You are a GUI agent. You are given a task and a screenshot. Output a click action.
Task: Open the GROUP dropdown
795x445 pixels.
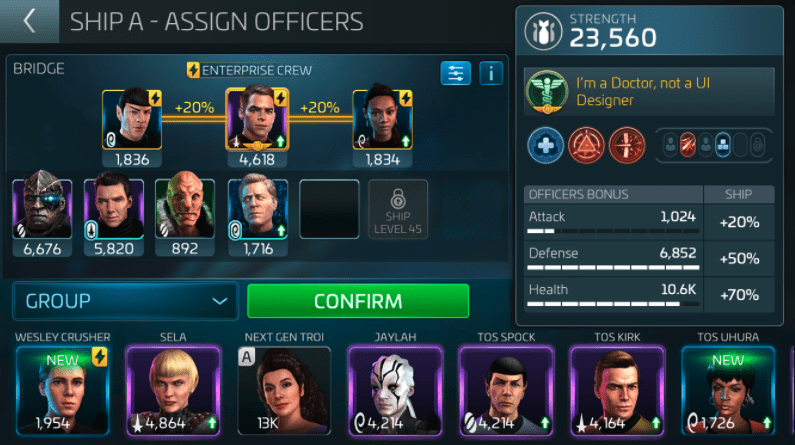(x=125, y=301)
